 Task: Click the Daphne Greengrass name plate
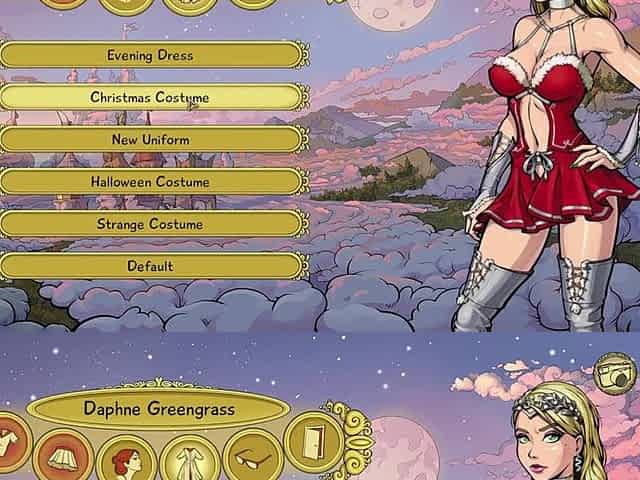157,409
